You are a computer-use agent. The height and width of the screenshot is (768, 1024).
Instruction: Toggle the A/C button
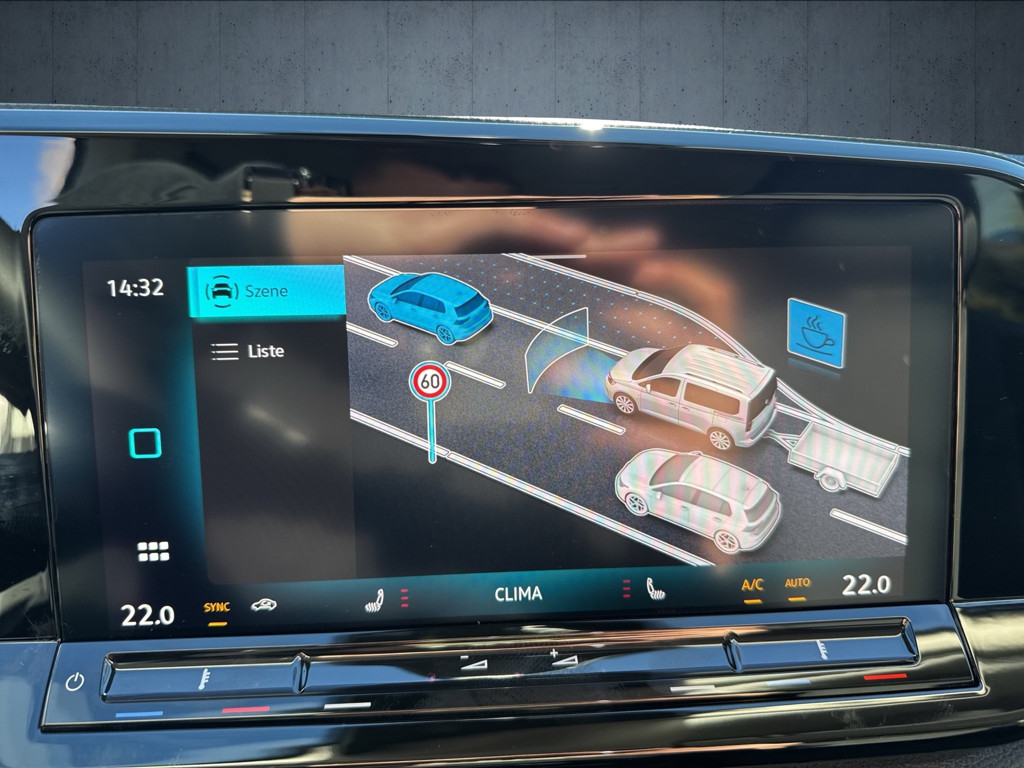click(x=752, y=585)
